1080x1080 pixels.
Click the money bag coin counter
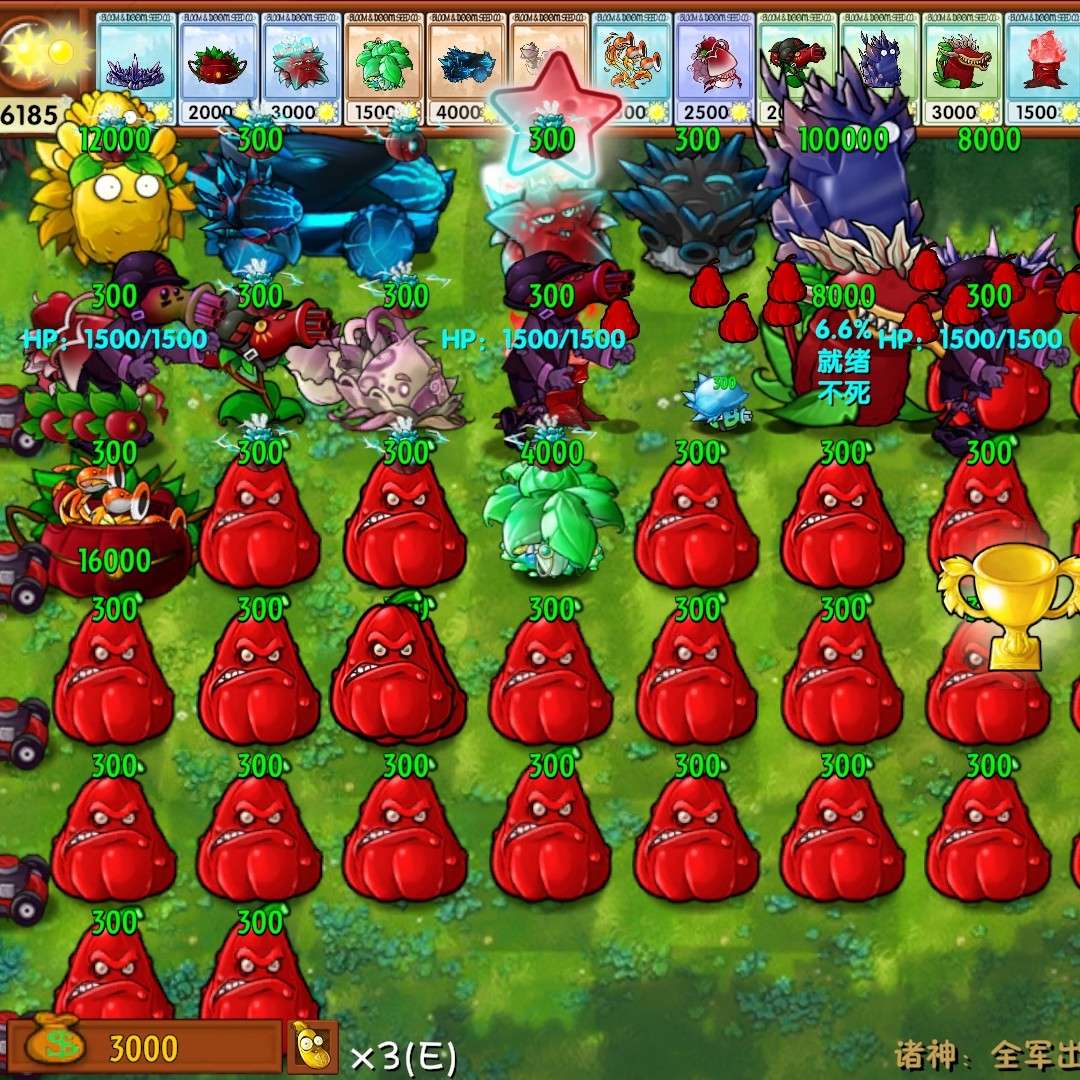57,1045
